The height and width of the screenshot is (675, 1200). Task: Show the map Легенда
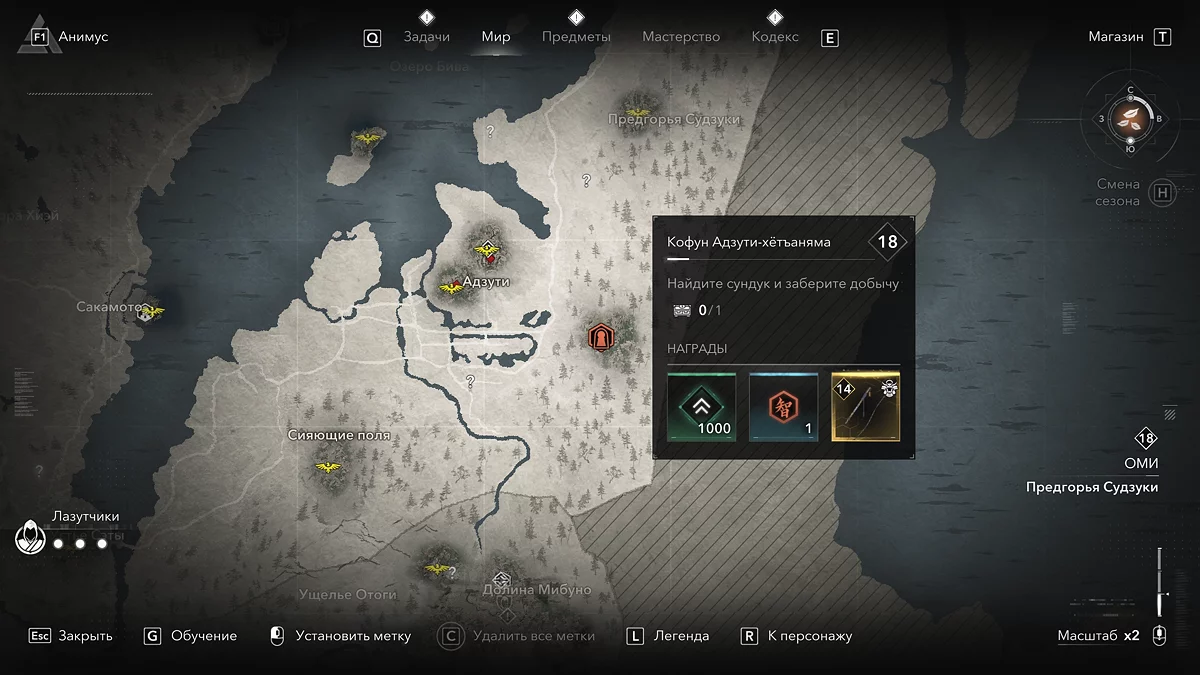click(x=681, y=636)
